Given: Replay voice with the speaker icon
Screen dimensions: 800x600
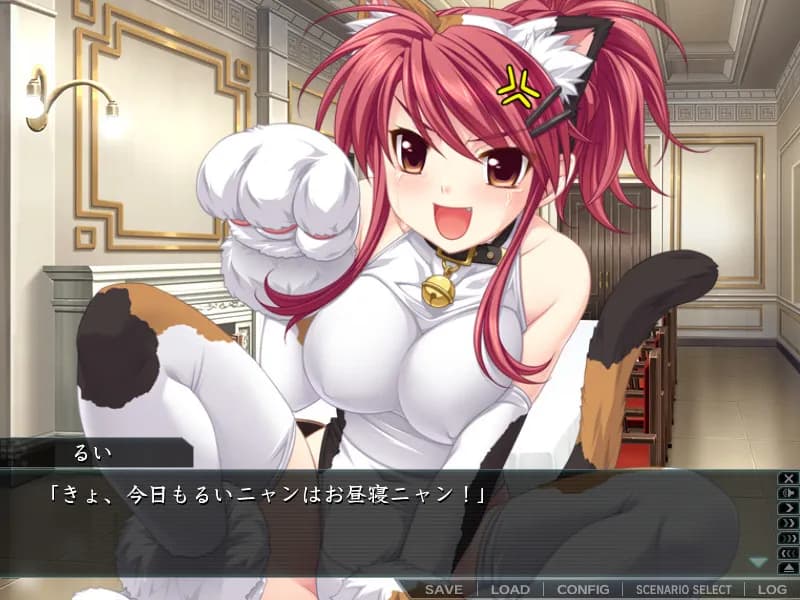Looking at the screenshot, I should click(788, 493).
